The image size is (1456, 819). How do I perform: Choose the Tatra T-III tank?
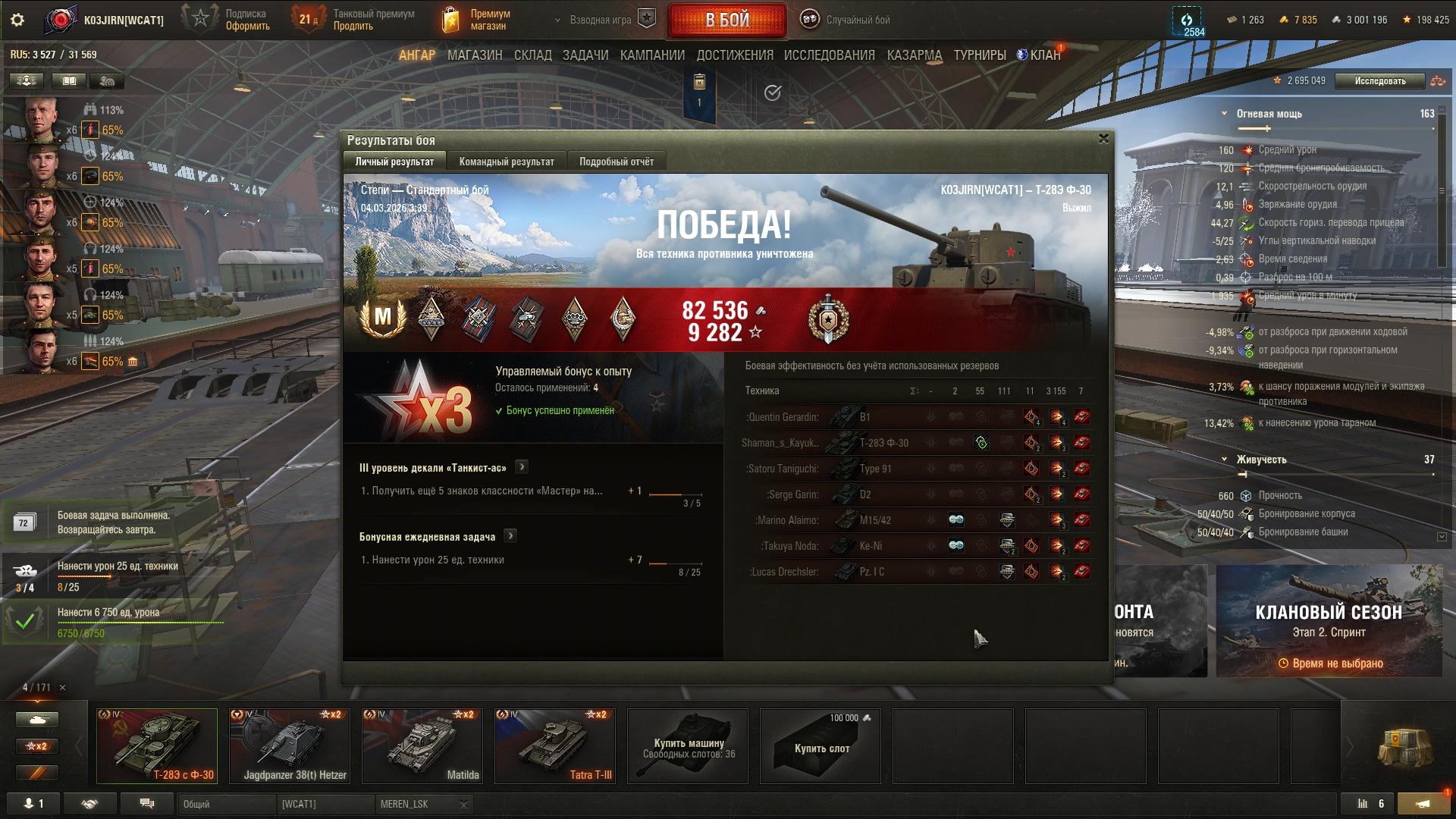click(555, 745)
